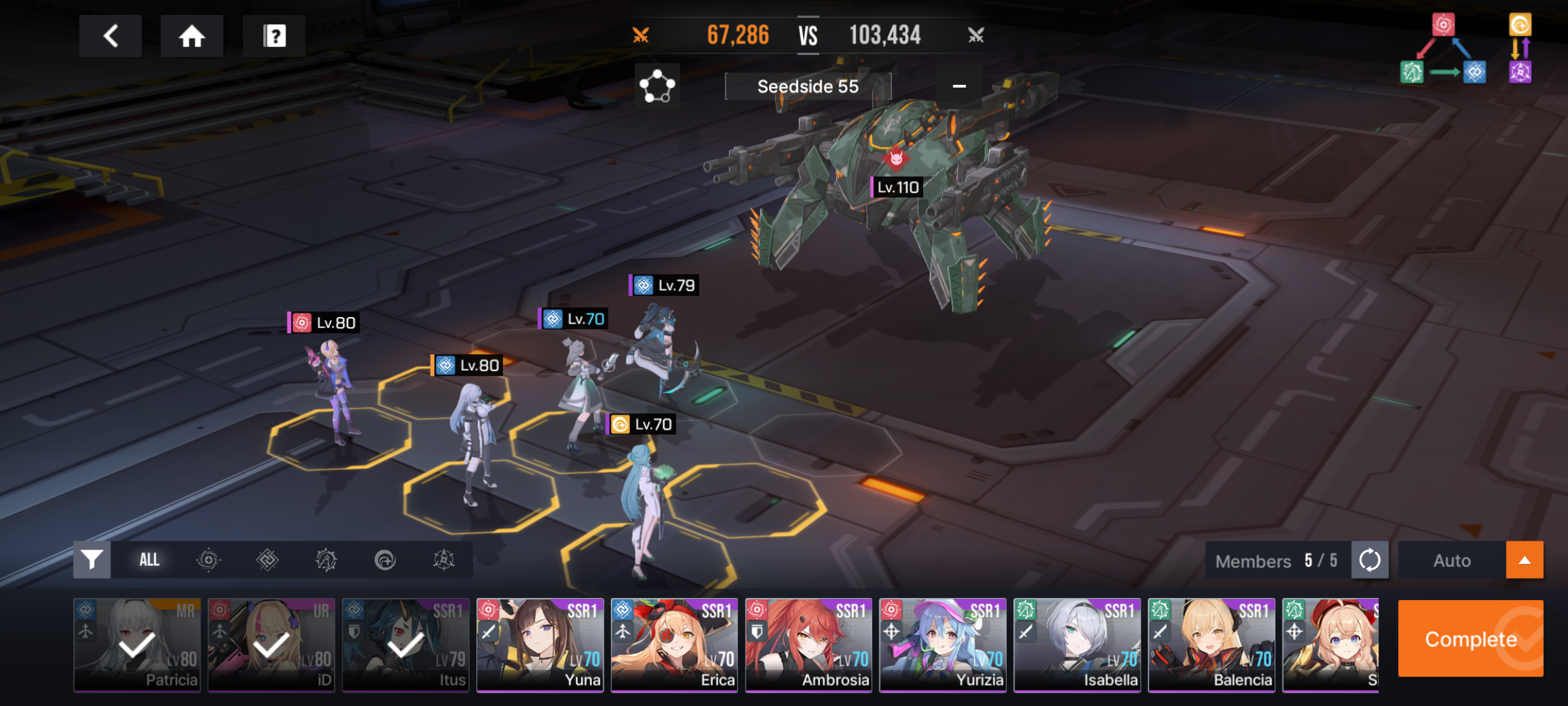Confirm the team with Complete
This screenshot has width=1568, height=706.
point(1470,639)
